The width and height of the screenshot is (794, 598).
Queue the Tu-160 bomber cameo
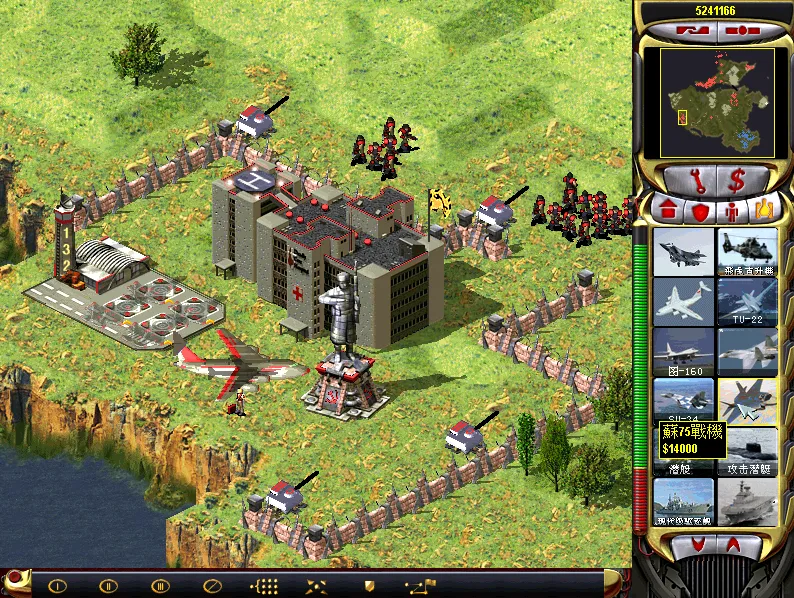tap(684, 351)
